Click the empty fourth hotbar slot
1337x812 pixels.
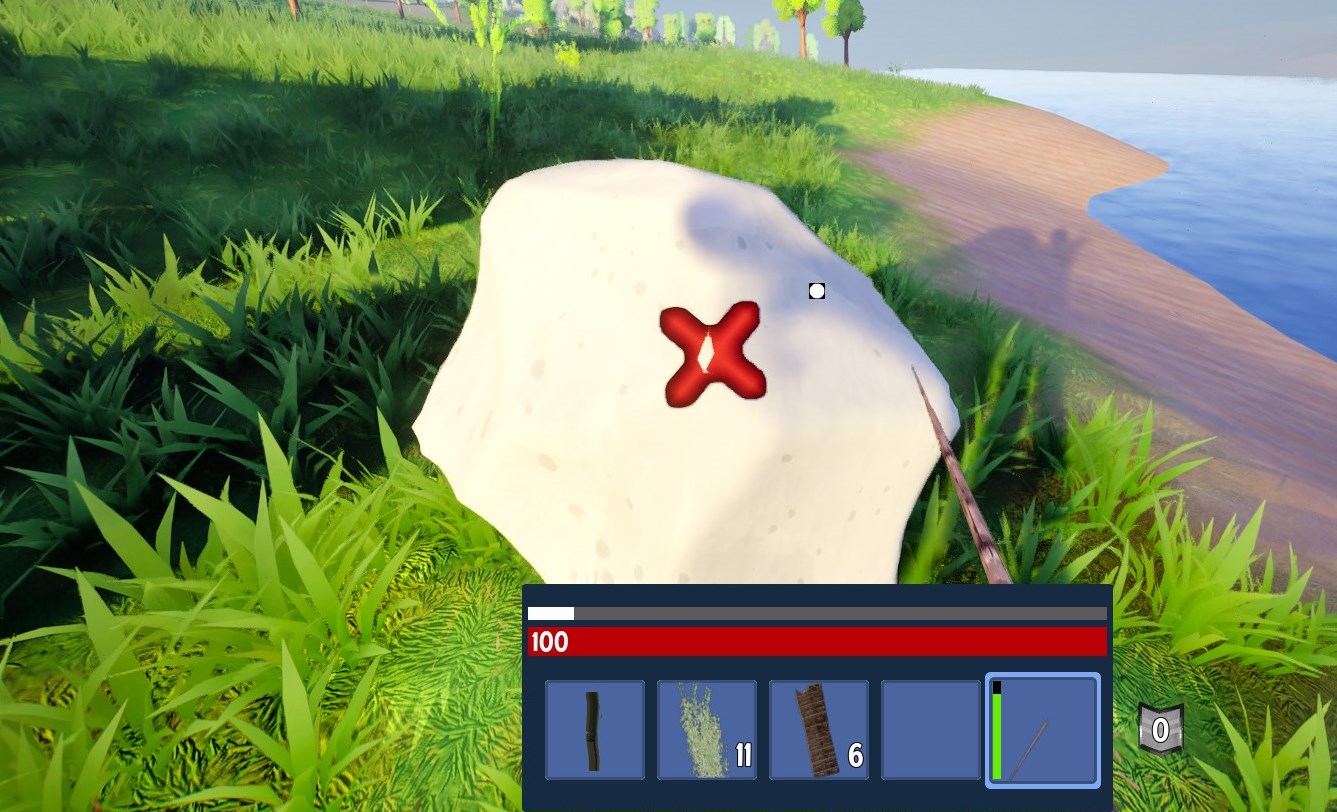pyautogui.click(x=930, y=729)
